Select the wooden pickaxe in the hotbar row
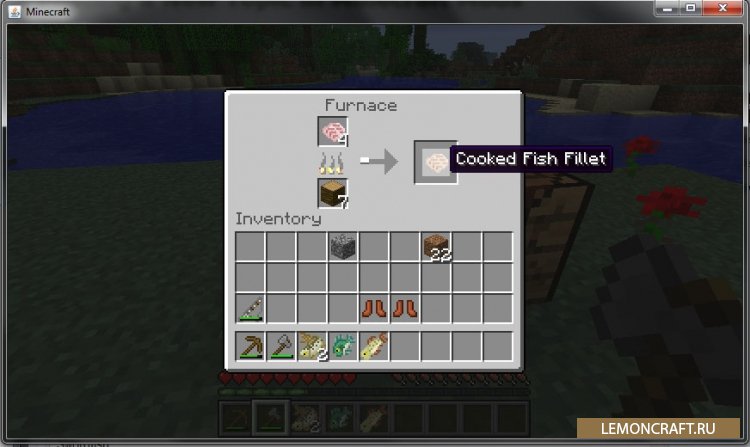Image resolution: width=750 pixels, height=447 pixels. click(x=250, y=347)
